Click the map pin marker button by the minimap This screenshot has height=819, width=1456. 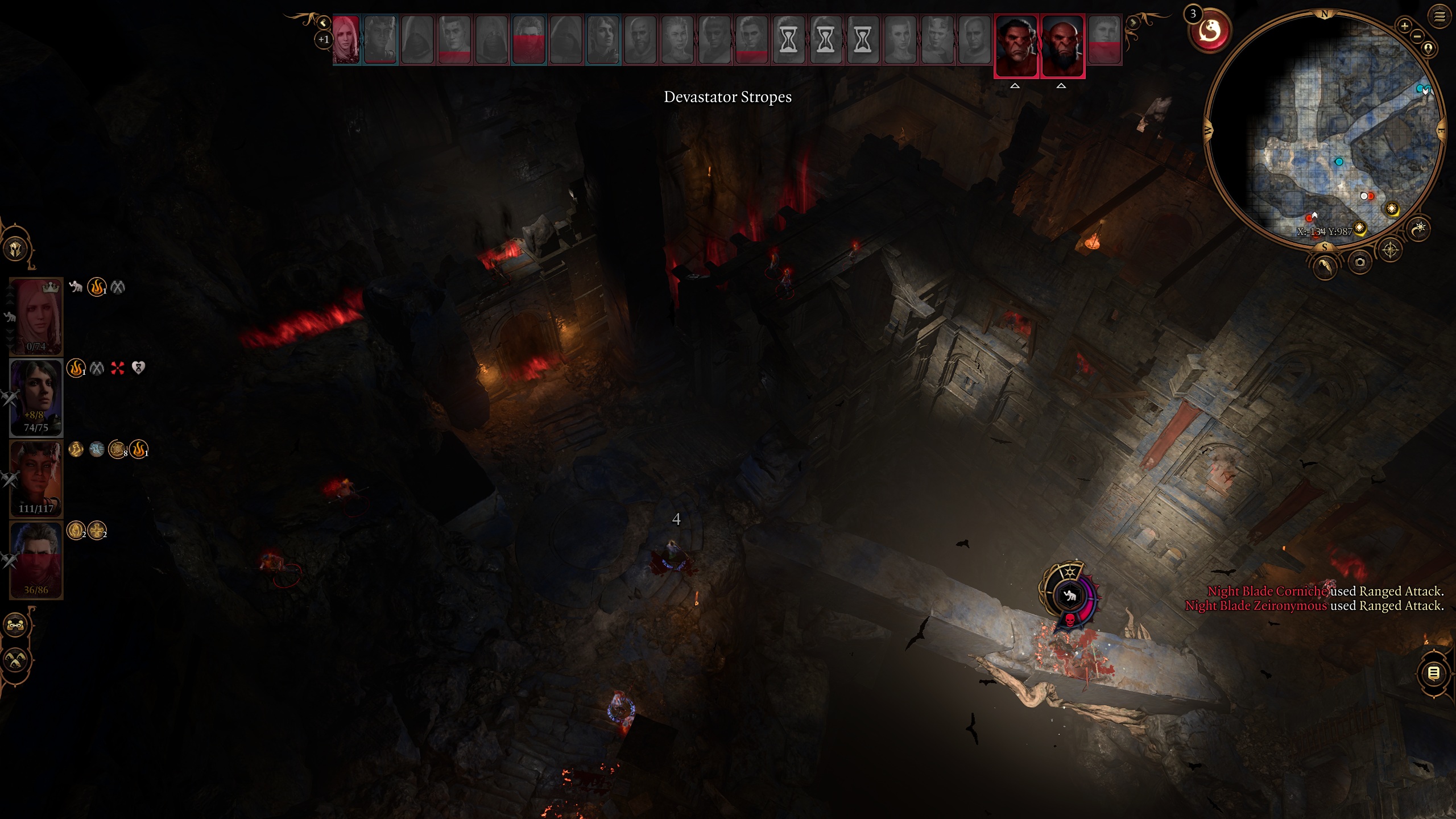(x=1428, y=48)
